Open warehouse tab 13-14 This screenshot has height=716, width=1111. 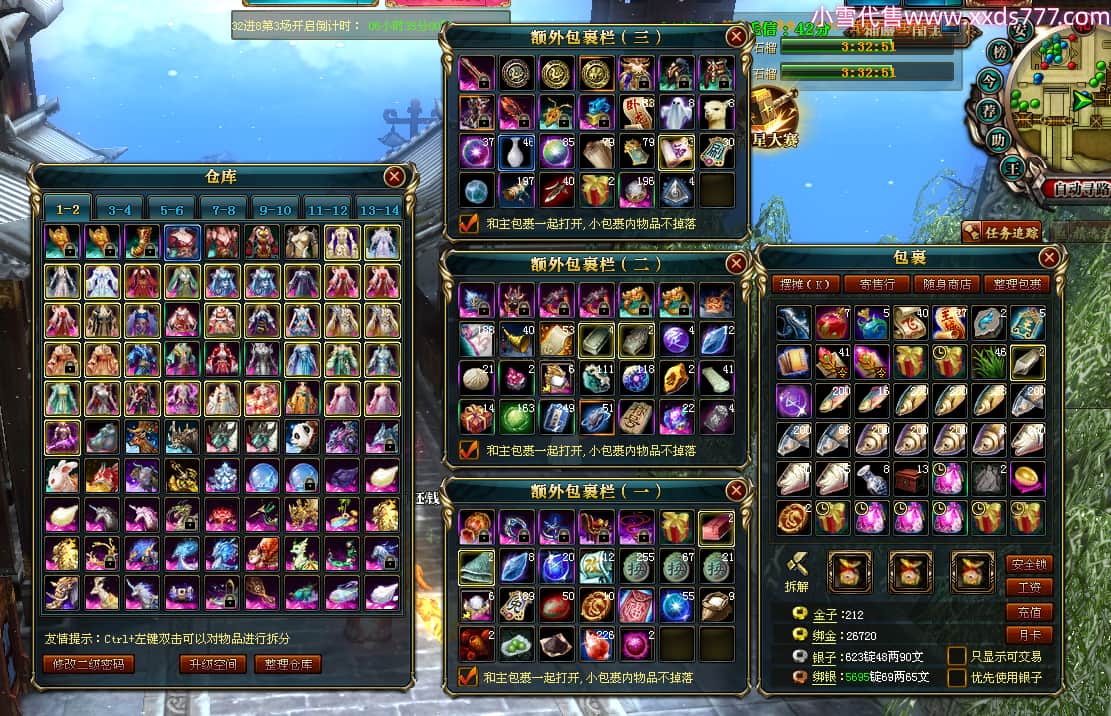(379, 210)
